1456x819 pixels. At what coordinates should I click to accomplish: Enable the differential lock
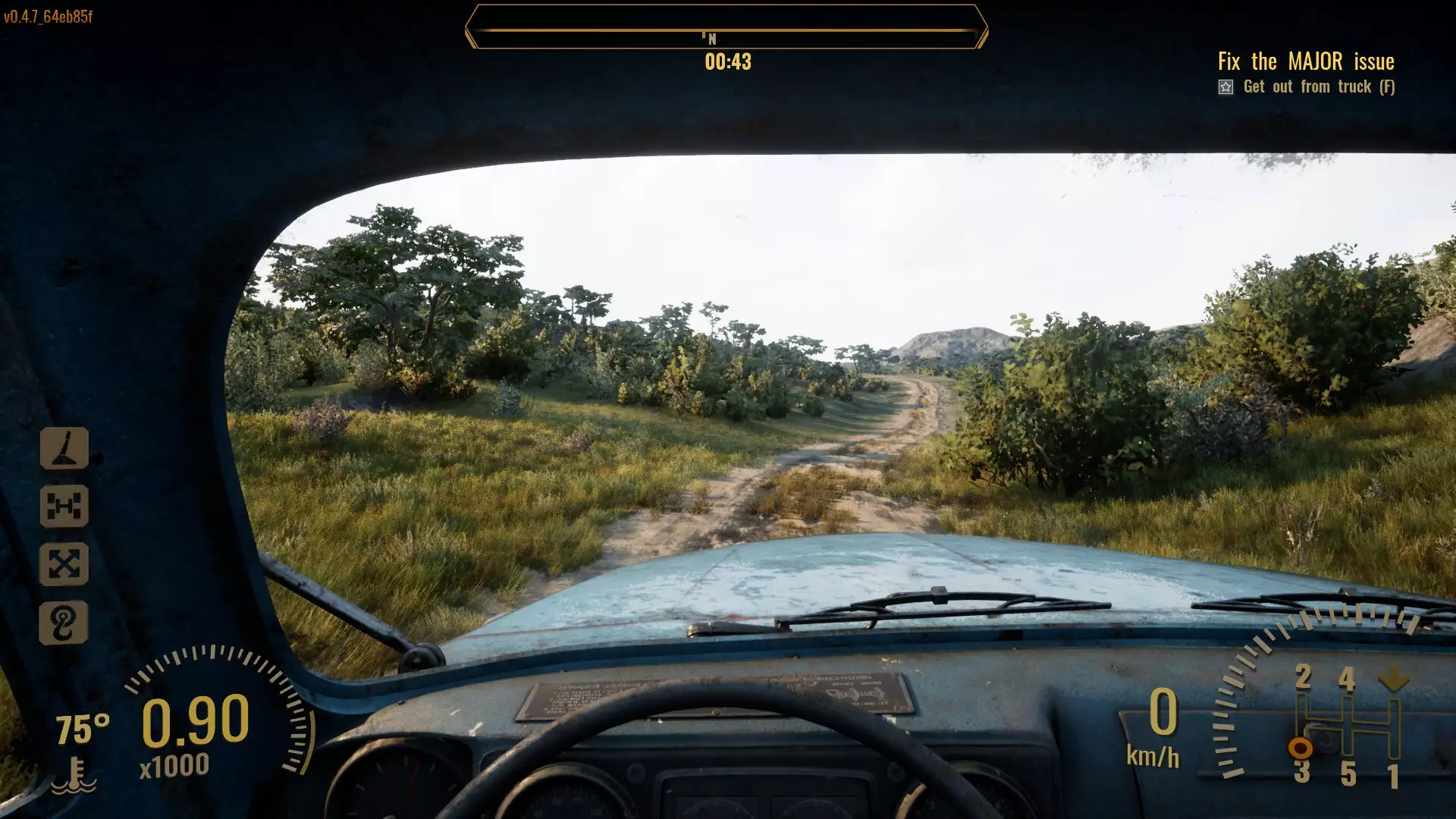[x=66, y=504]
